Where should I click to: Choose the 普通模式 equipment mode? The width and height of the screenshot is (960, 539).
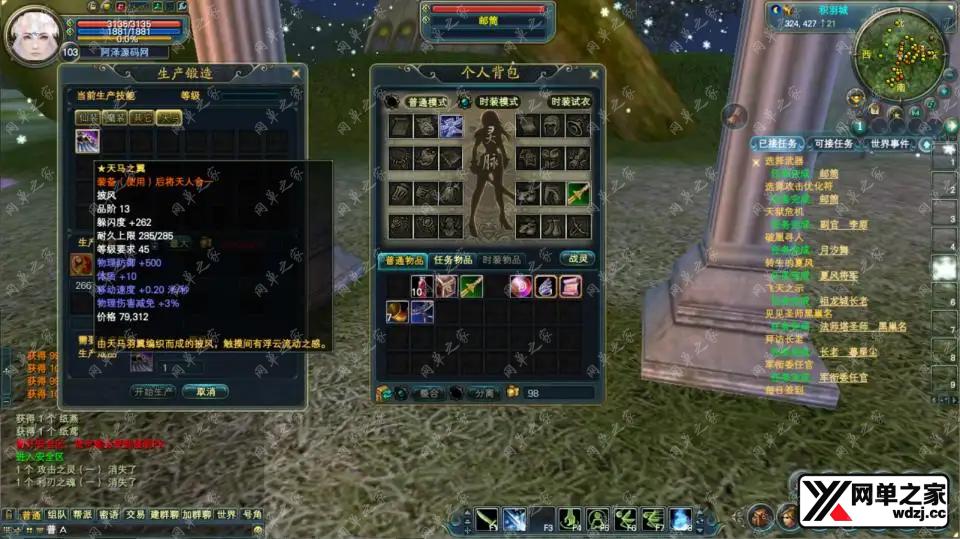click(426, 102)
